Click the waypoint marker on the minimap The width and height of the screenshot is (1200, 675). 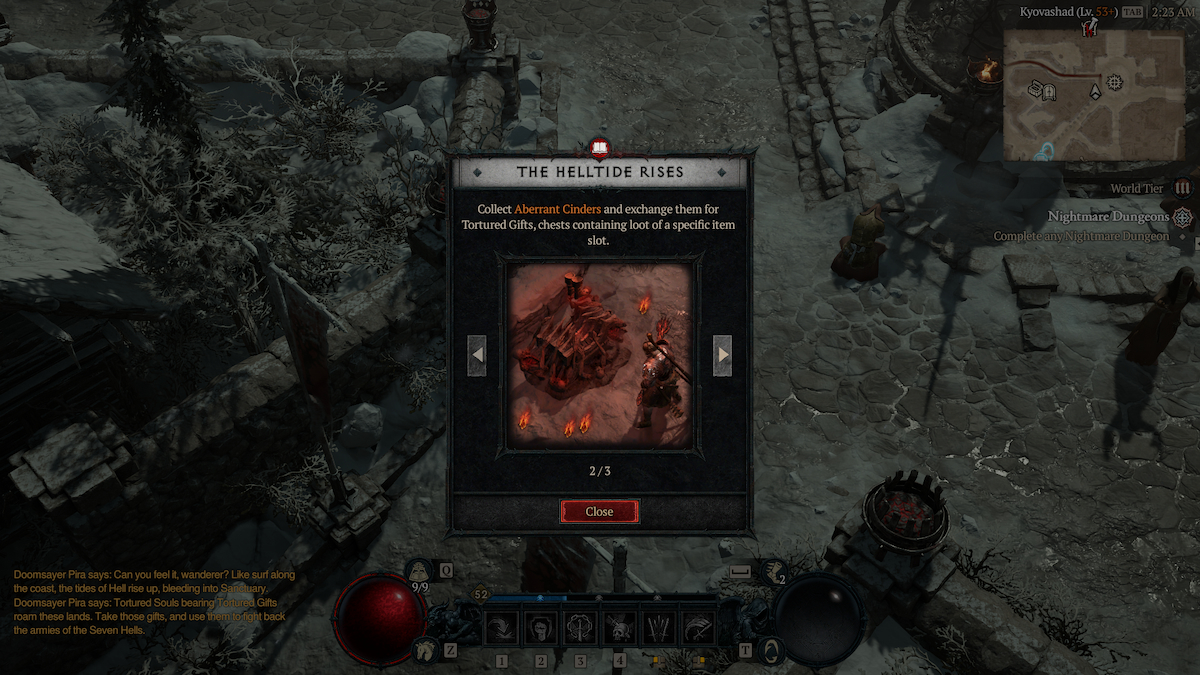(x=1115, y=81)
